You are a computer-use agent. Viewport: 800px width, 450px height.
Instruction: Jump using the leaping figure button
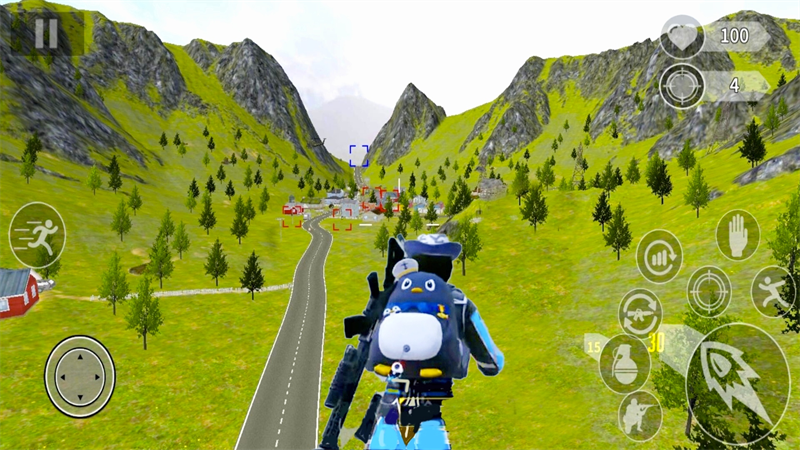click(x=773, y=290)
